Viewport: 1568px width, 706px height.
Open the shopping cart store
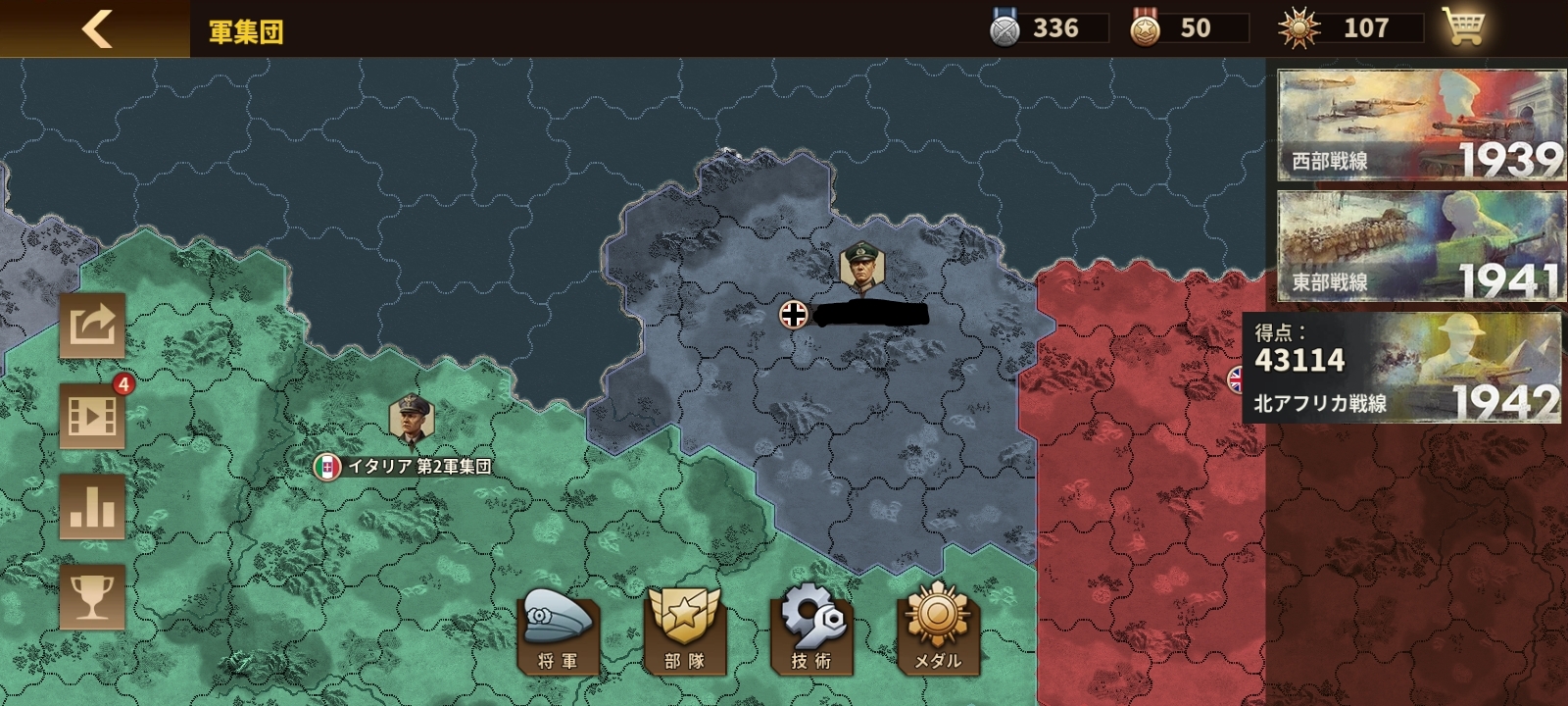point(1462,27)
